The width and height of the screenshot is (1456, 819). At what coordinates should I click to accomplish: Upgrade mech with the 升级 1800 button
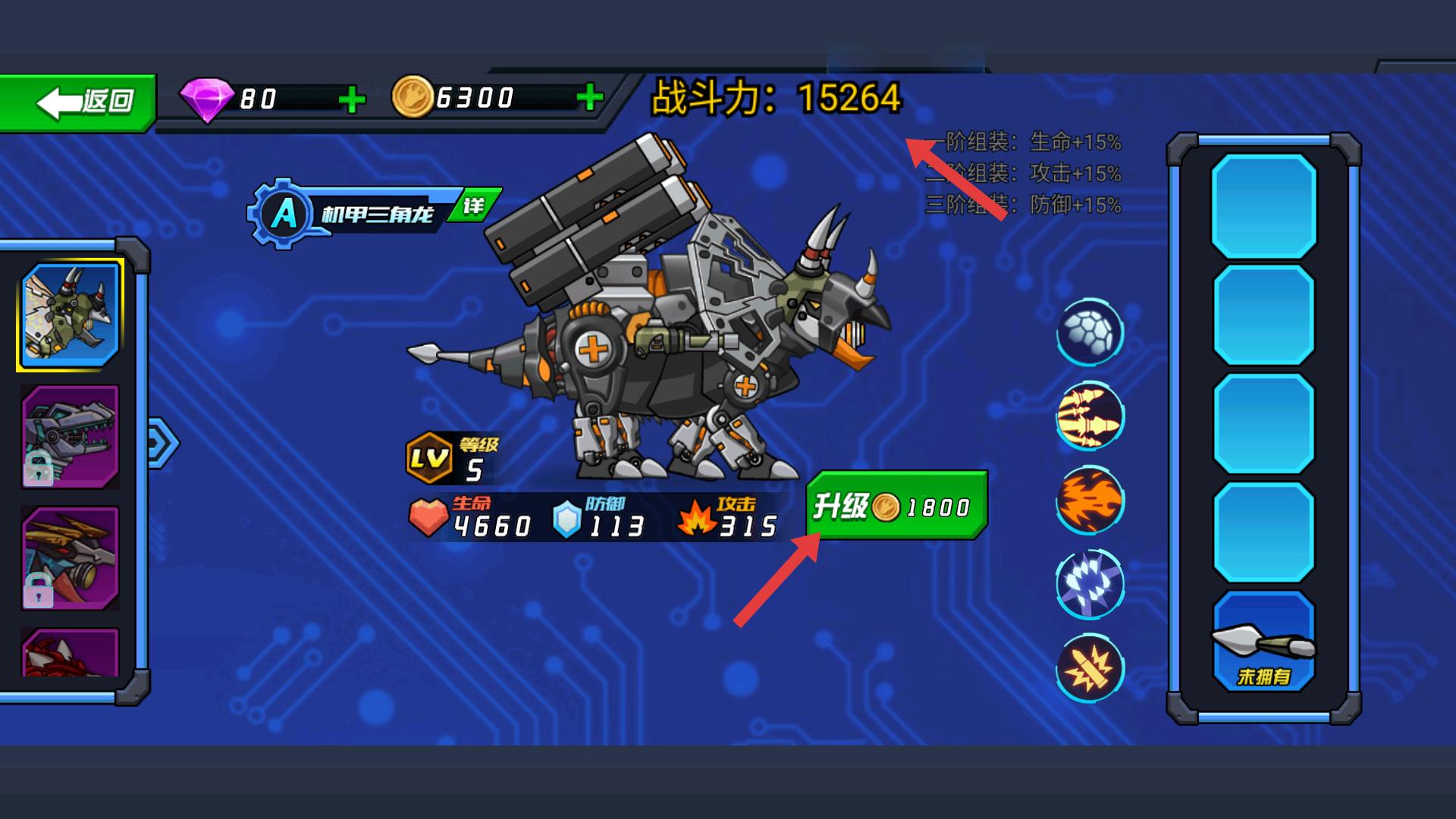point(898,506)
